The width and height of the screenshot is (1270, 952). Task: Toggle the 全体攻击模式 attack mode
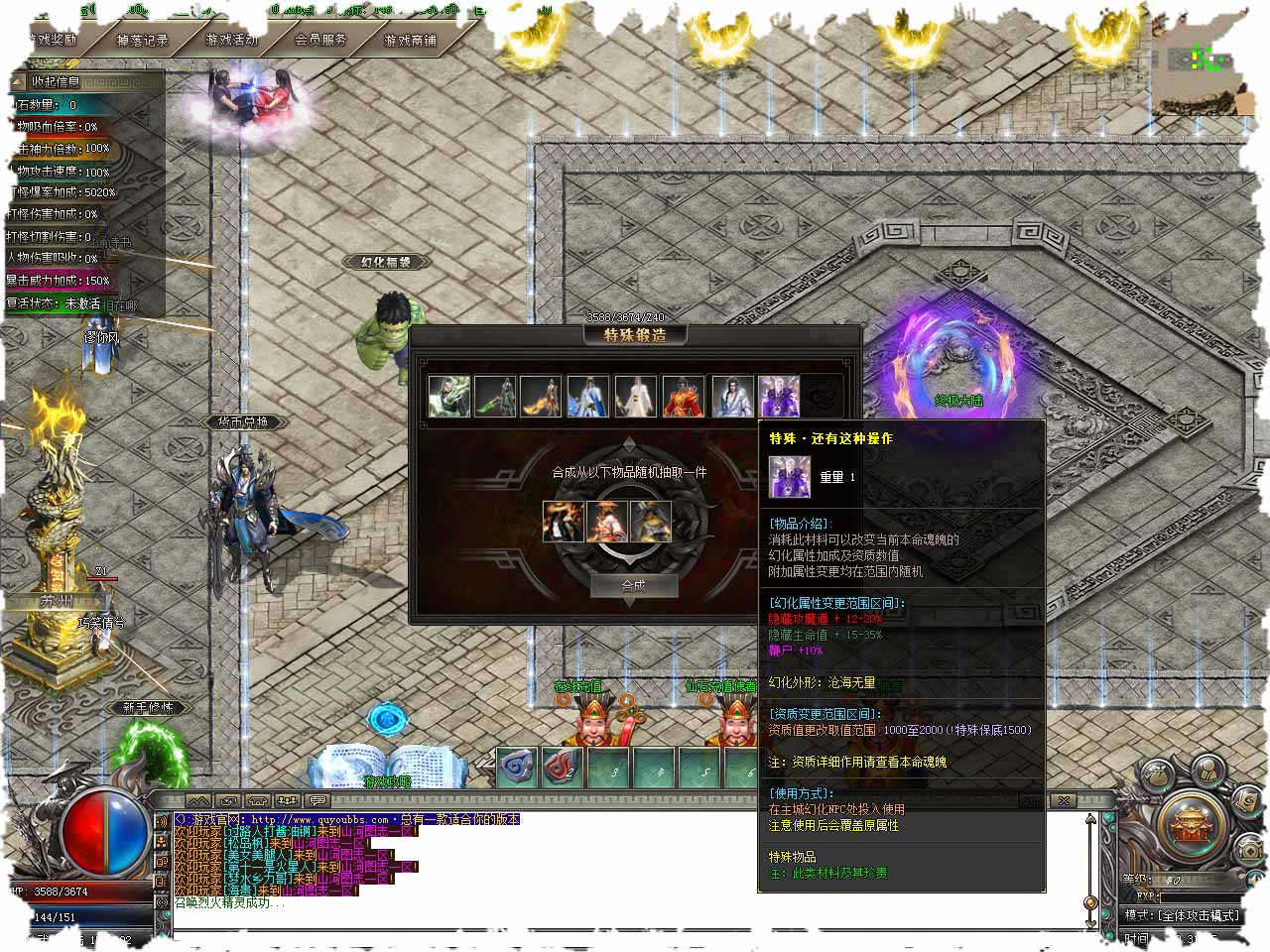[x=1182, y=914]
